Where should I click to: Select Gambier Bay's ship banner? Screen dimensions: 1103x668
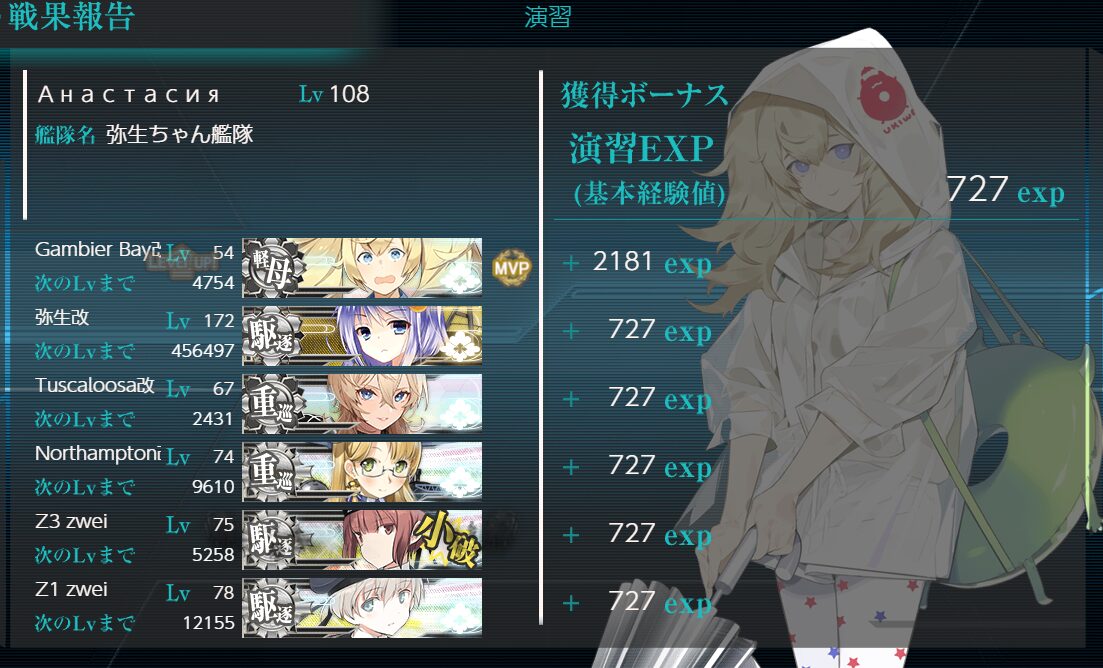tap(362, 267)
